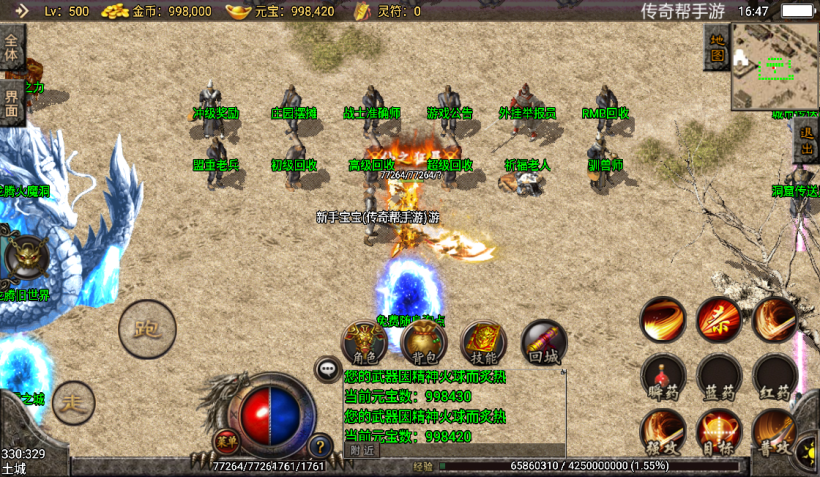Activate the 强攻 forced attack button
This screenshot has height=477, width=820.
pyautogui.click(x=662, y=432)
